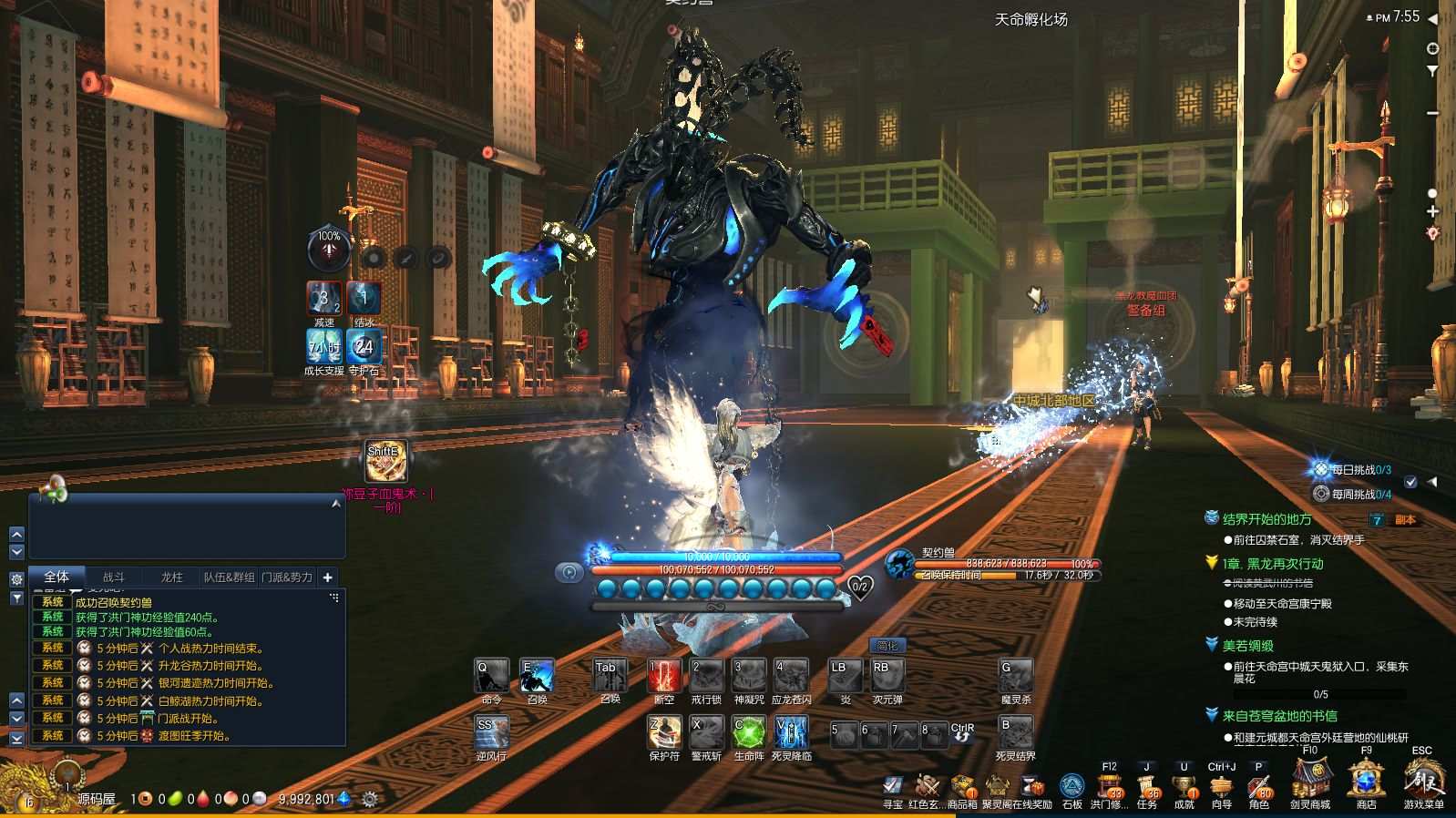
Task: Switch to the 战斗 combat chat tab
Action: [114, 578]
